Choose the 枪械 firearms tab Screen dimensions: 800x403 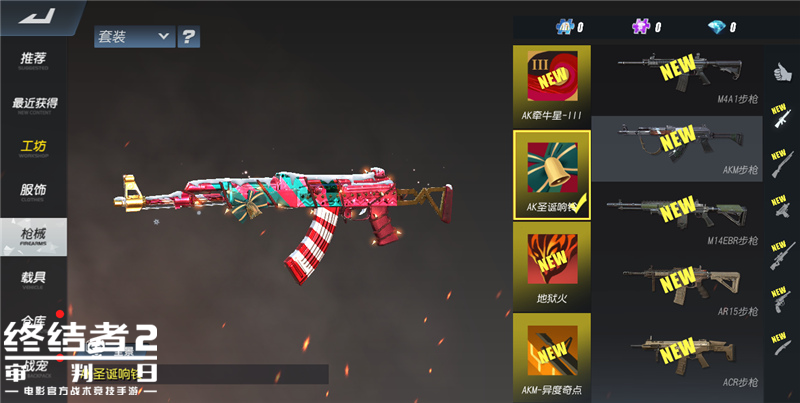34,237
